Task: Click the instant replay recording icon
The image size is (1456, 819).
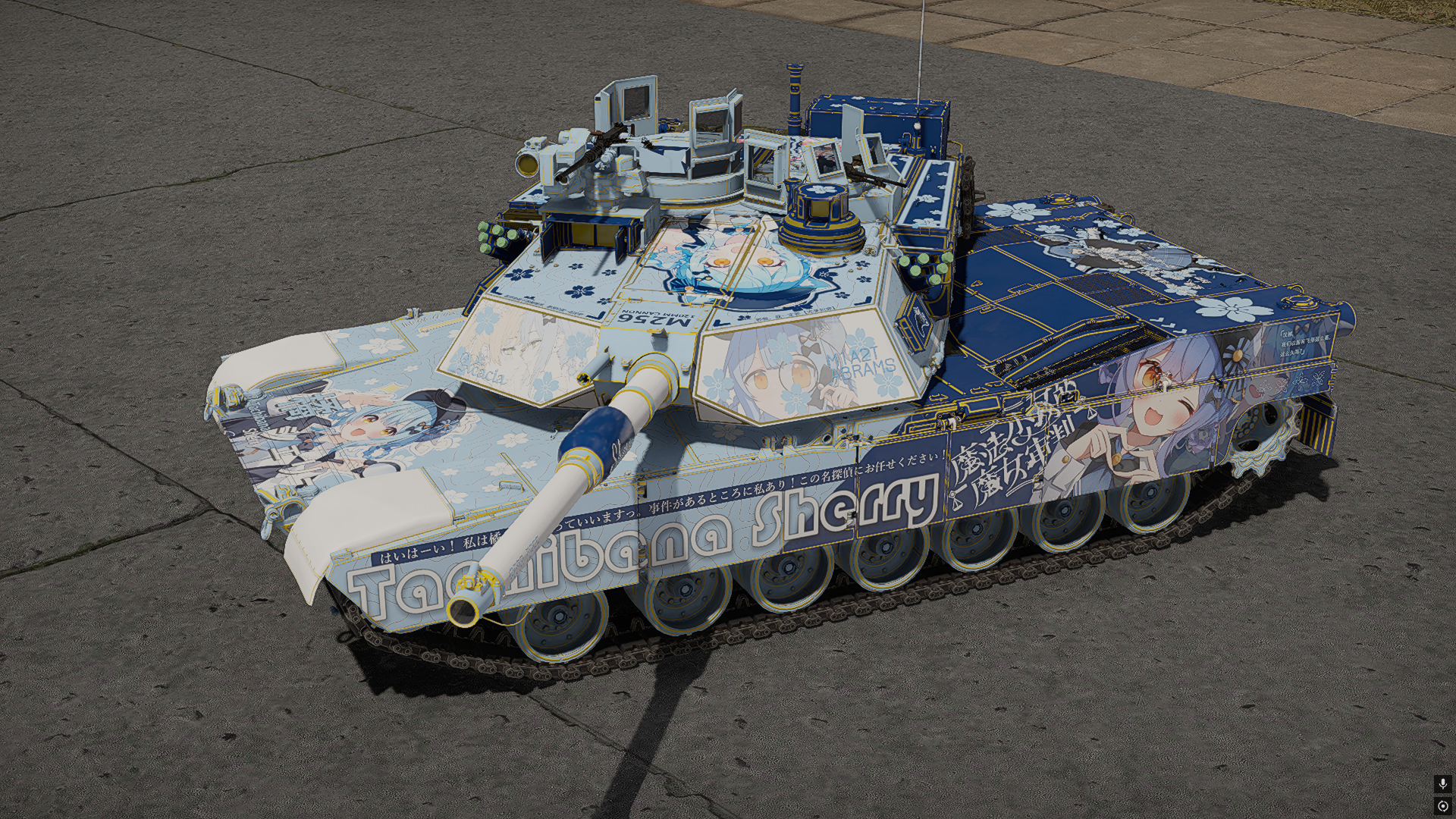Action: coord(1442,805)
